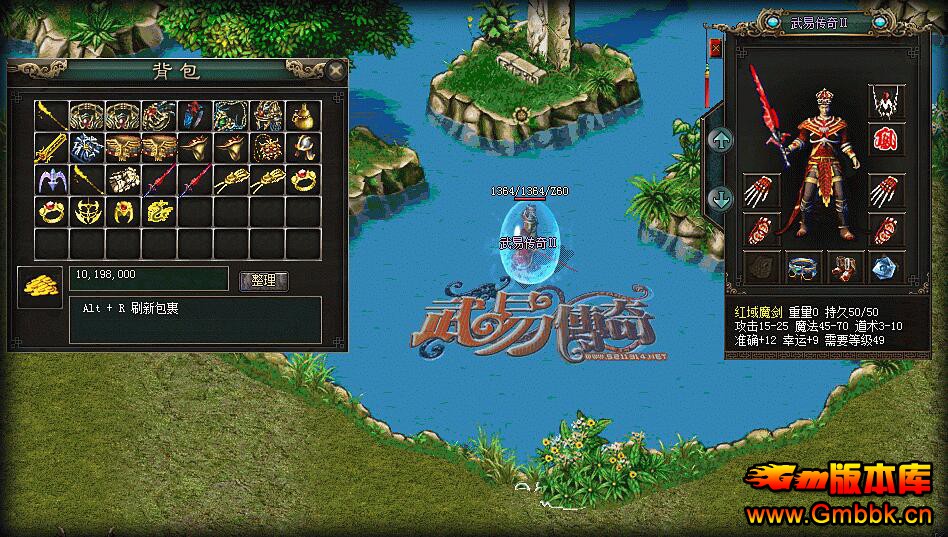Select the blue-white armor item in backpack
Image resolution: width=948 pixels, height=537 pixels.
click(x=87, y=149)
